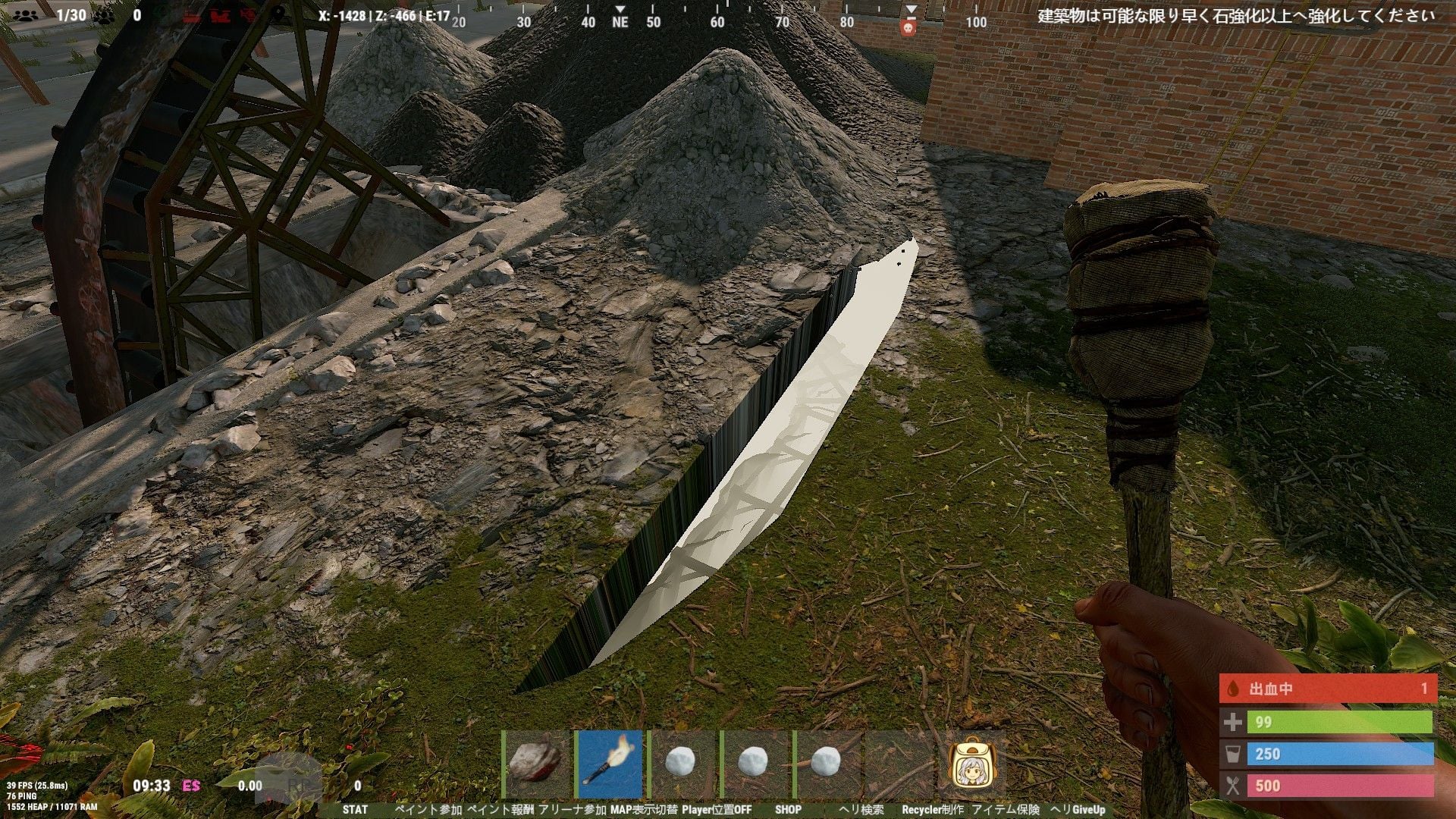
Task: Click the ヘリGiveUp button
Action: click(x=1078, y=810)
